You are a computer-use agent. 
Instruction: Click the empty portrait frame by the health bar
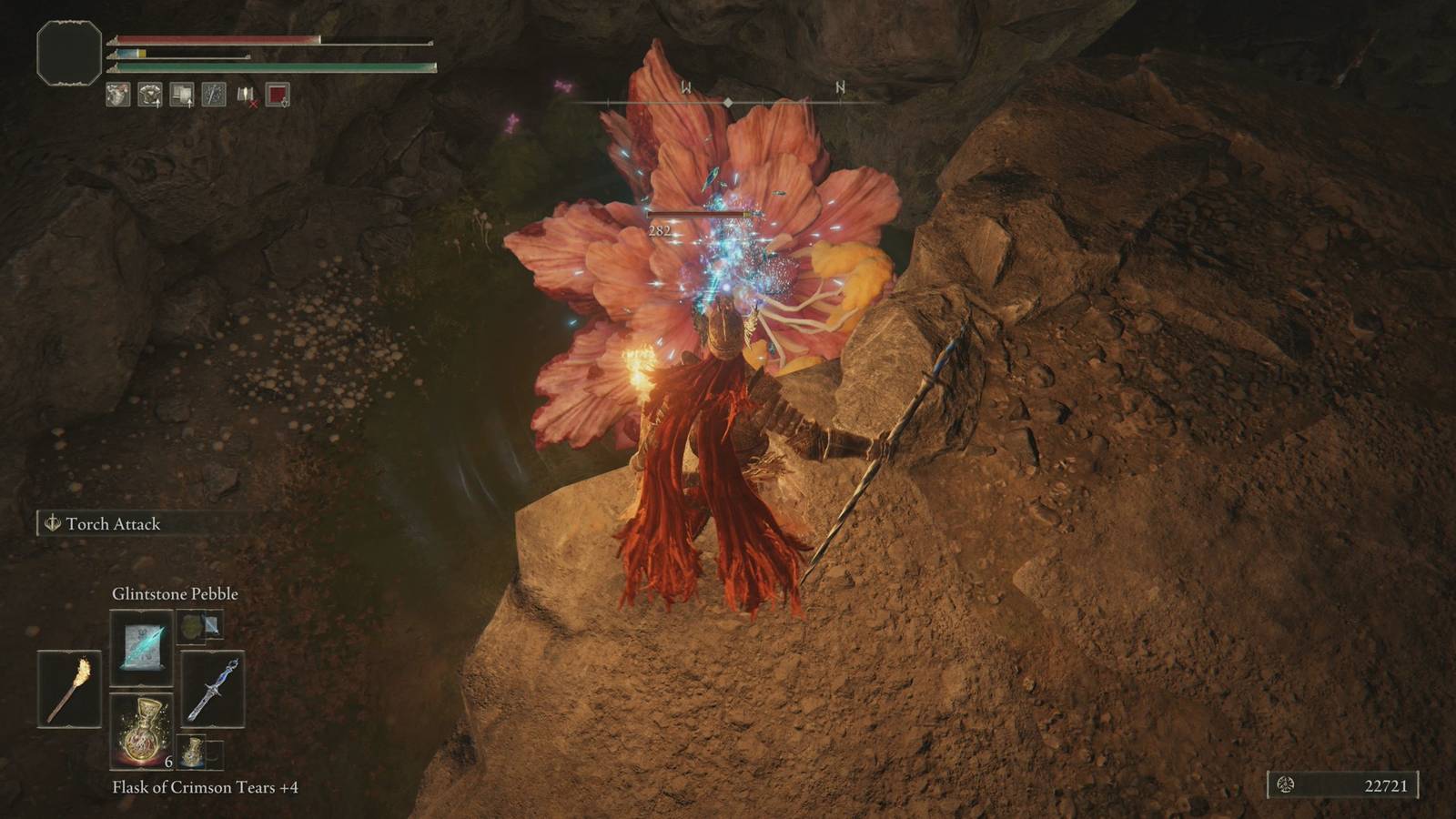click(69, 54)
